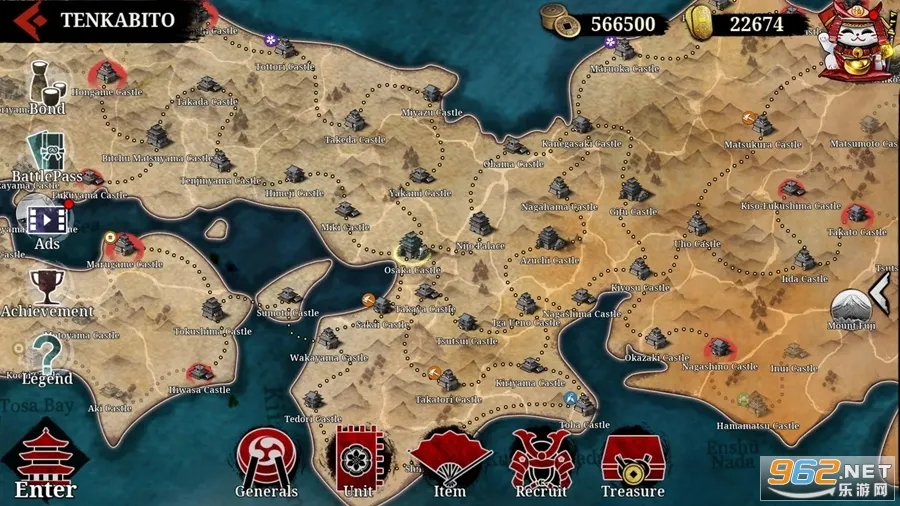Expand the side panel arrow near Mount Fuji
This screenshot has height=506, width=900.
click(x=881, y=292)
